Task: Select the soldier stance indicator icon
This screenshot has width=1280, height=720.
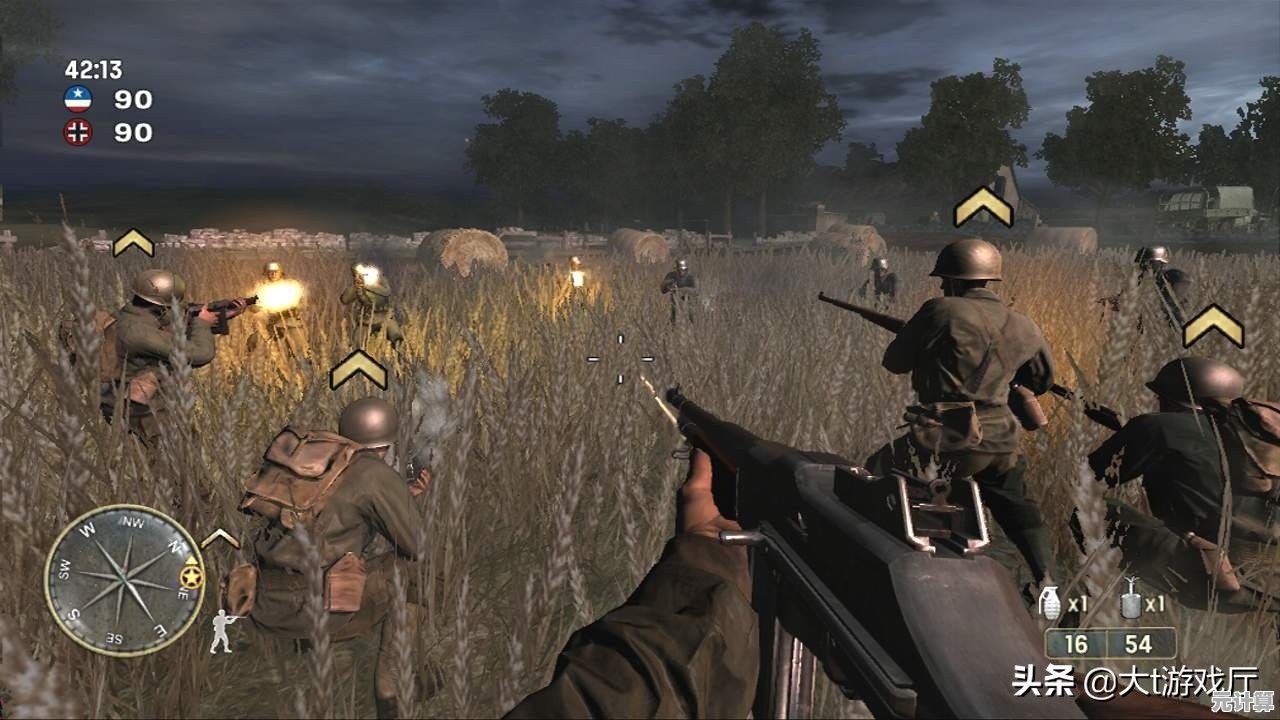Action: (x=222, y=631)
